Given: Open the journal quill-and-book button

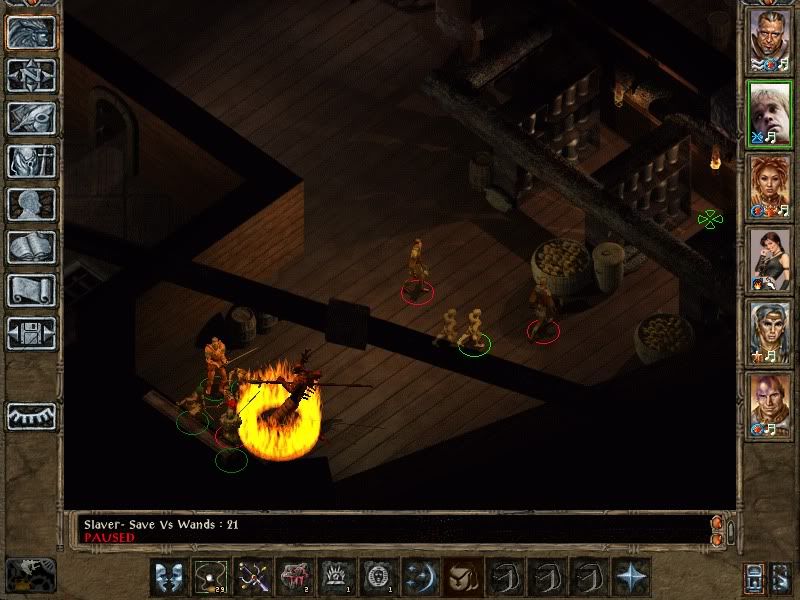Looking at the screenshot, I should coord(31,118).
